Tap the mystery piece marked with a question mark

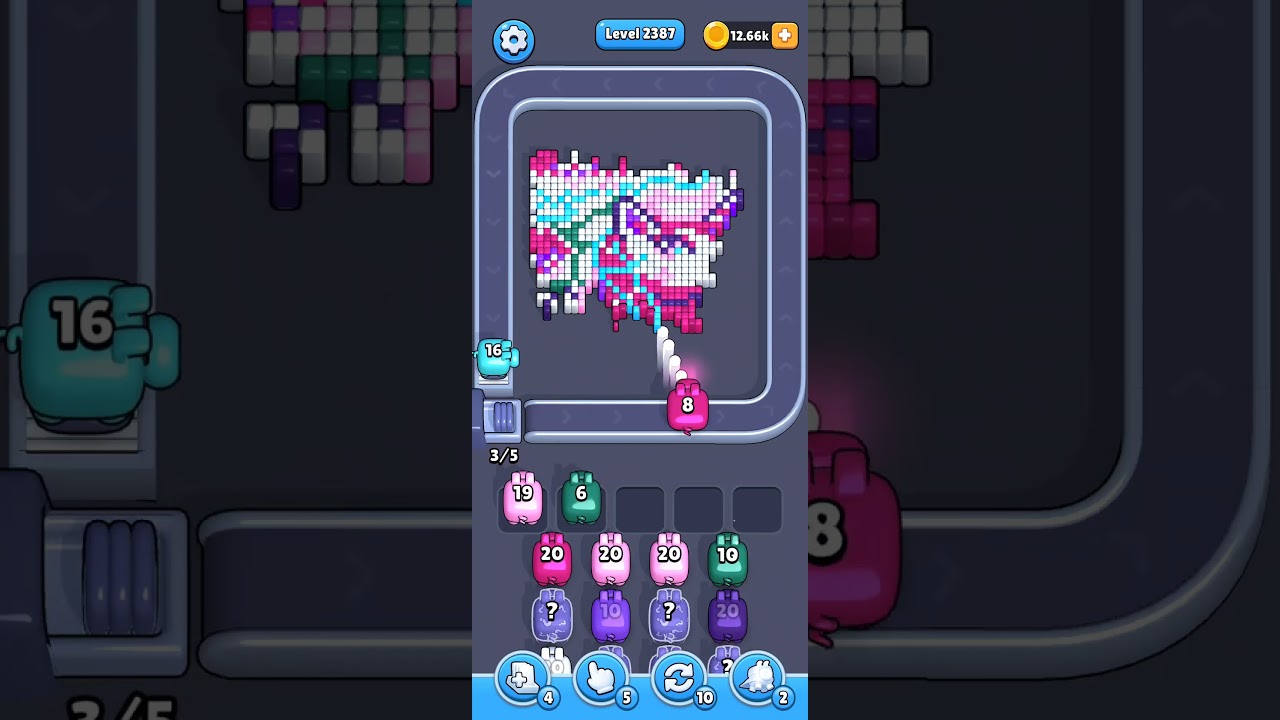551,612
